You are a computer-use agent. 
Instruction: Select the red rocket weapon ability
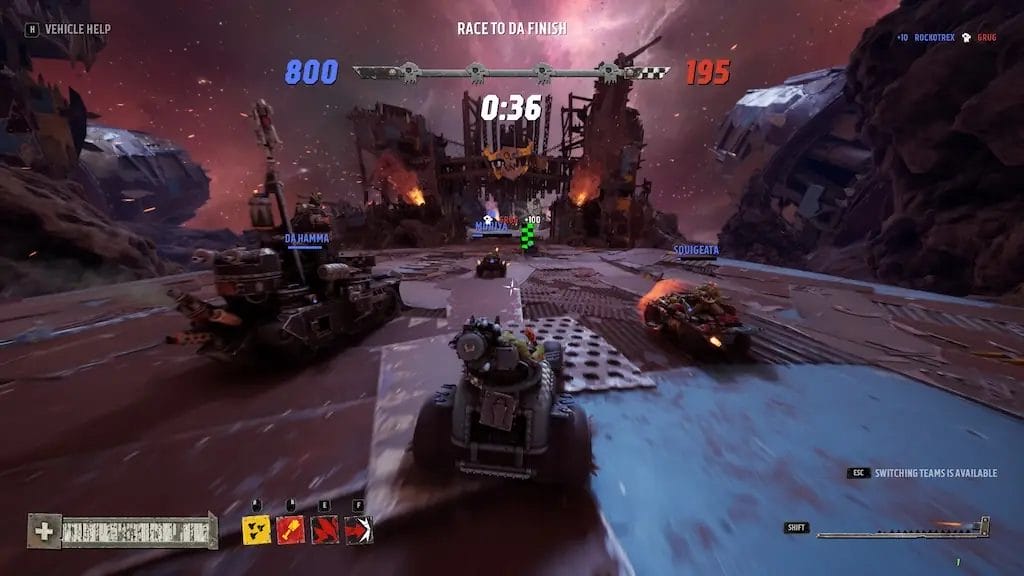pos(291,530)
